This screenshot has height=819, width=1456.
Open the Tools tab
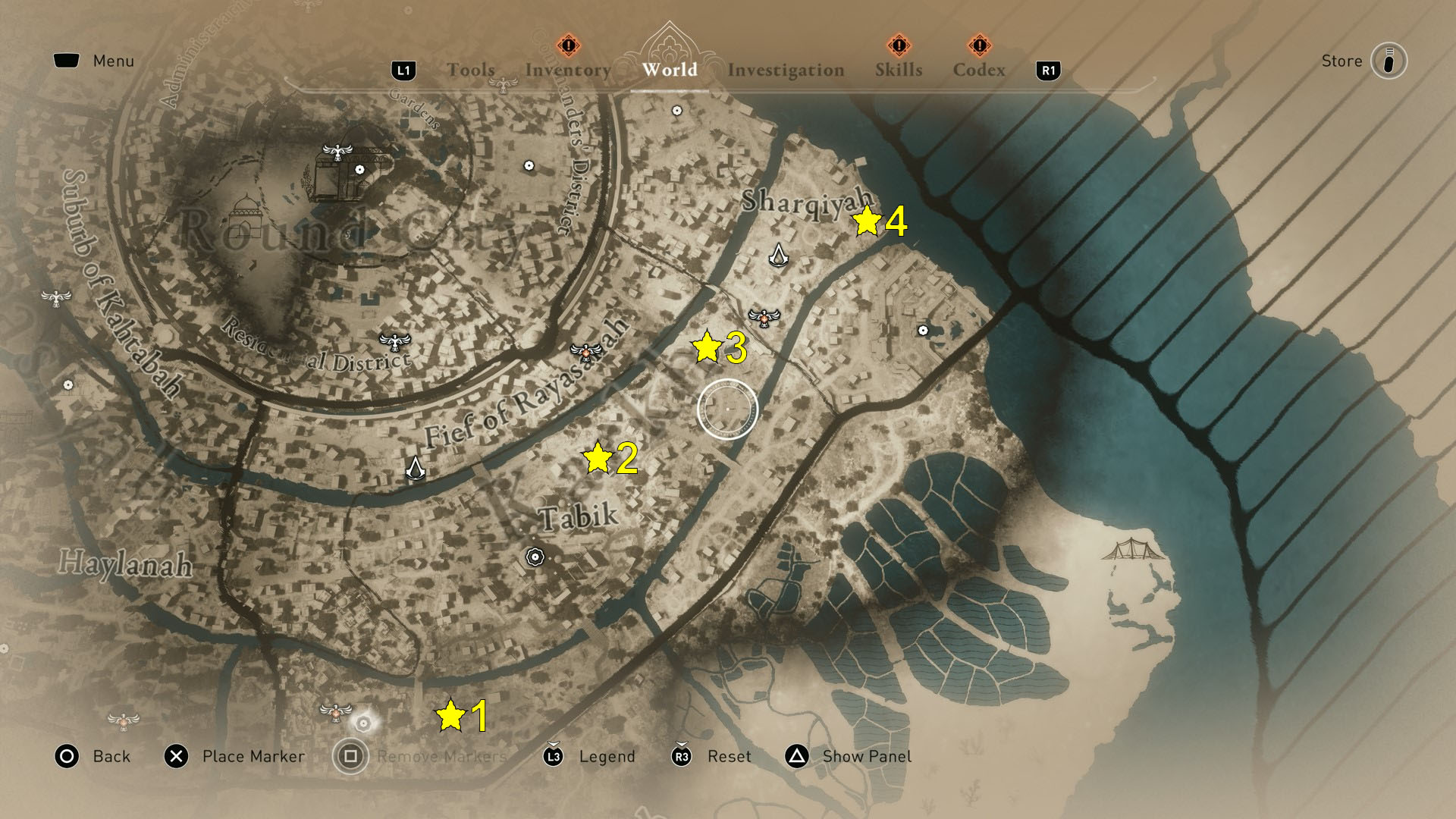[x=472, y=70]
